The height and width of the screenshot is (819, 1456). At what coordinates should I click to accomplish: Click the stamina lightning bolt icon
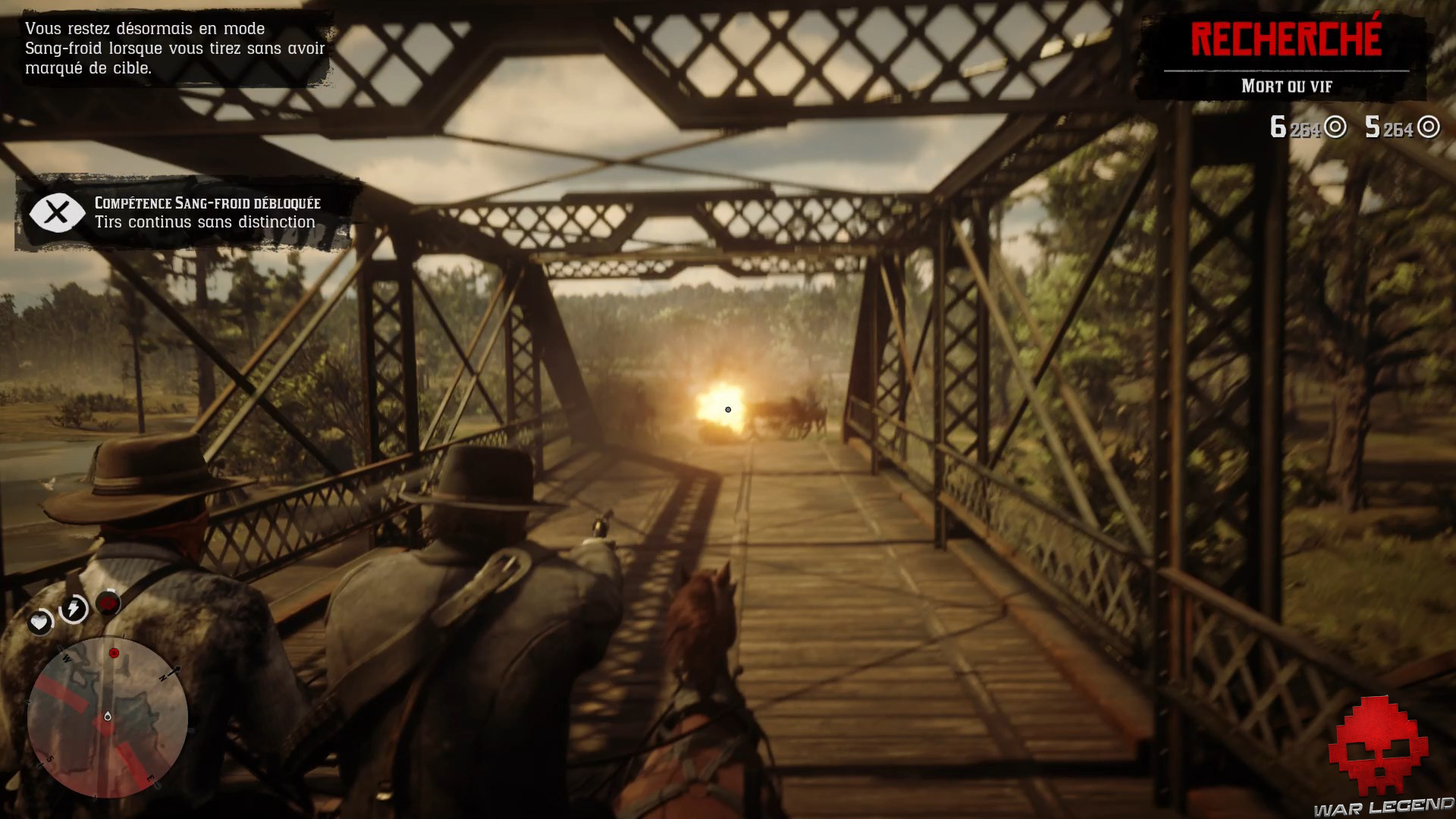point(74,610)
